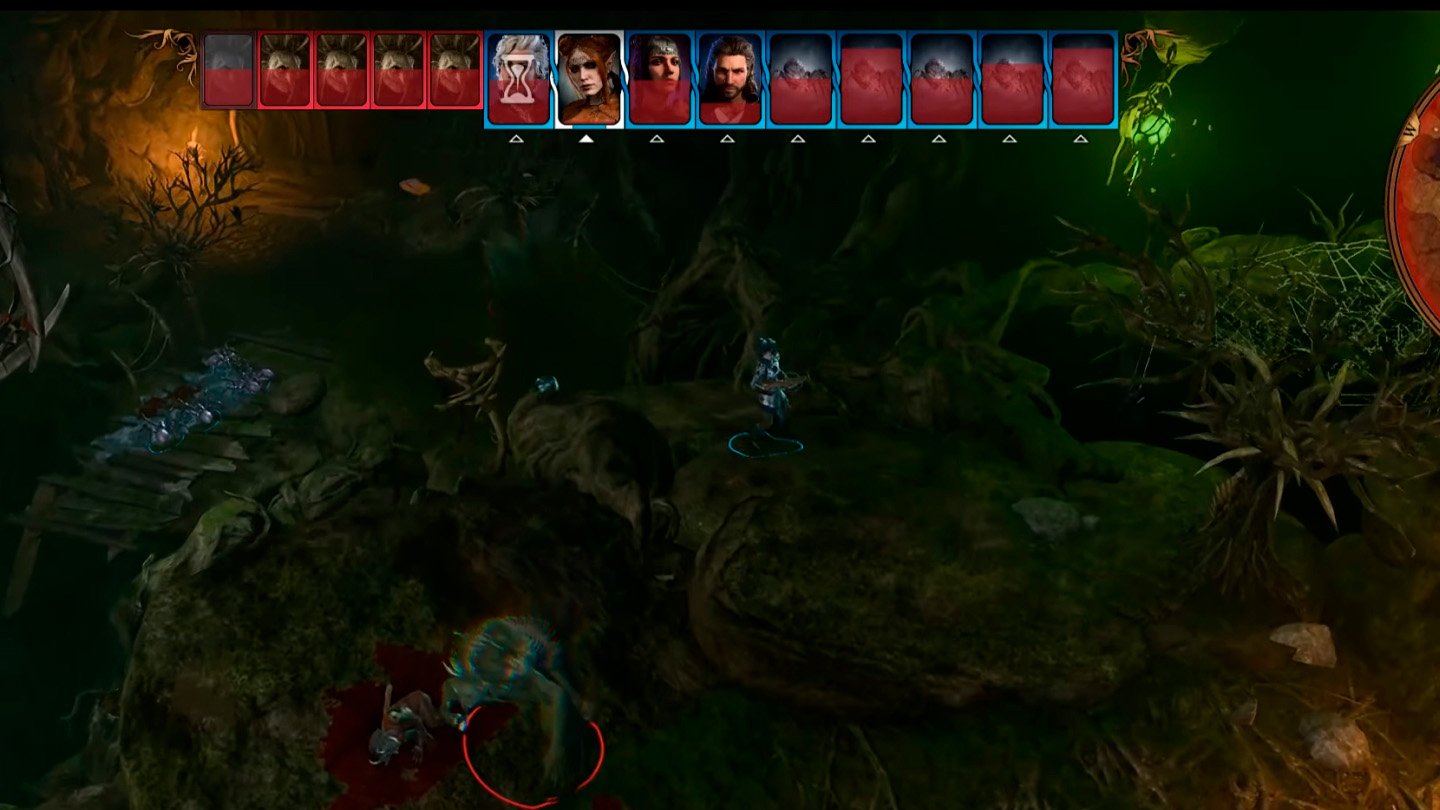Choose Shadowheart's portrait in the turn order
Image resolution: width=1440 pixels, height=810 pixels.
pyautogui.click(x=659, y=78)
